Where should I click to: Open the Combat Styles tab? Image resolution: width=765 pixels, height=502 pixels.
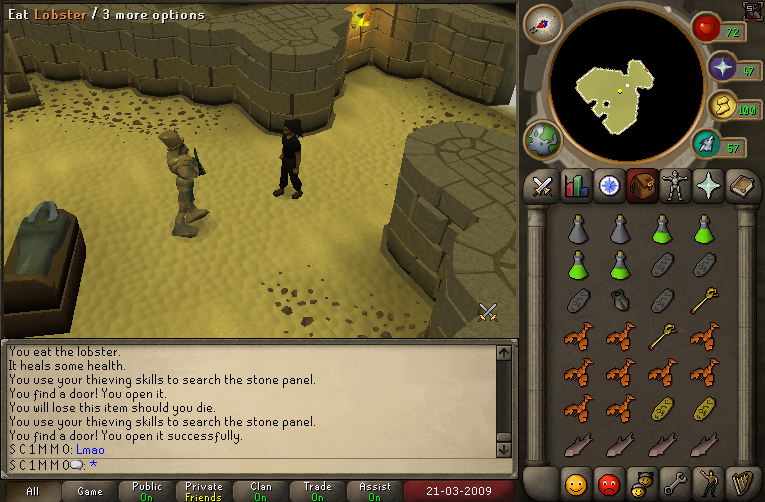pyautogui.click(x=542, y=186)
